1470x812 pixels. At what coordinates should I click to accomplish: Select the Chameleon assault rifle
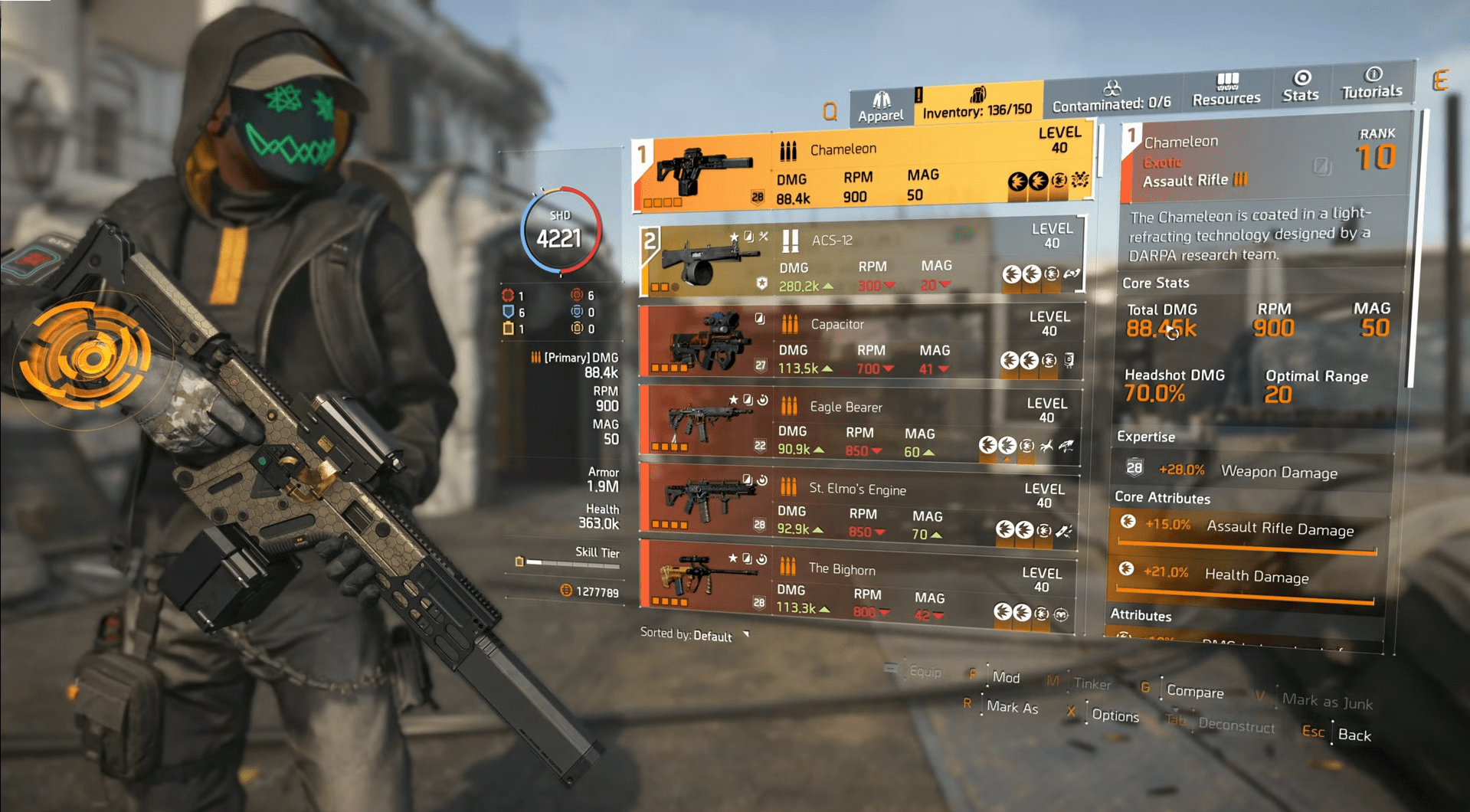tap(862, 172)
